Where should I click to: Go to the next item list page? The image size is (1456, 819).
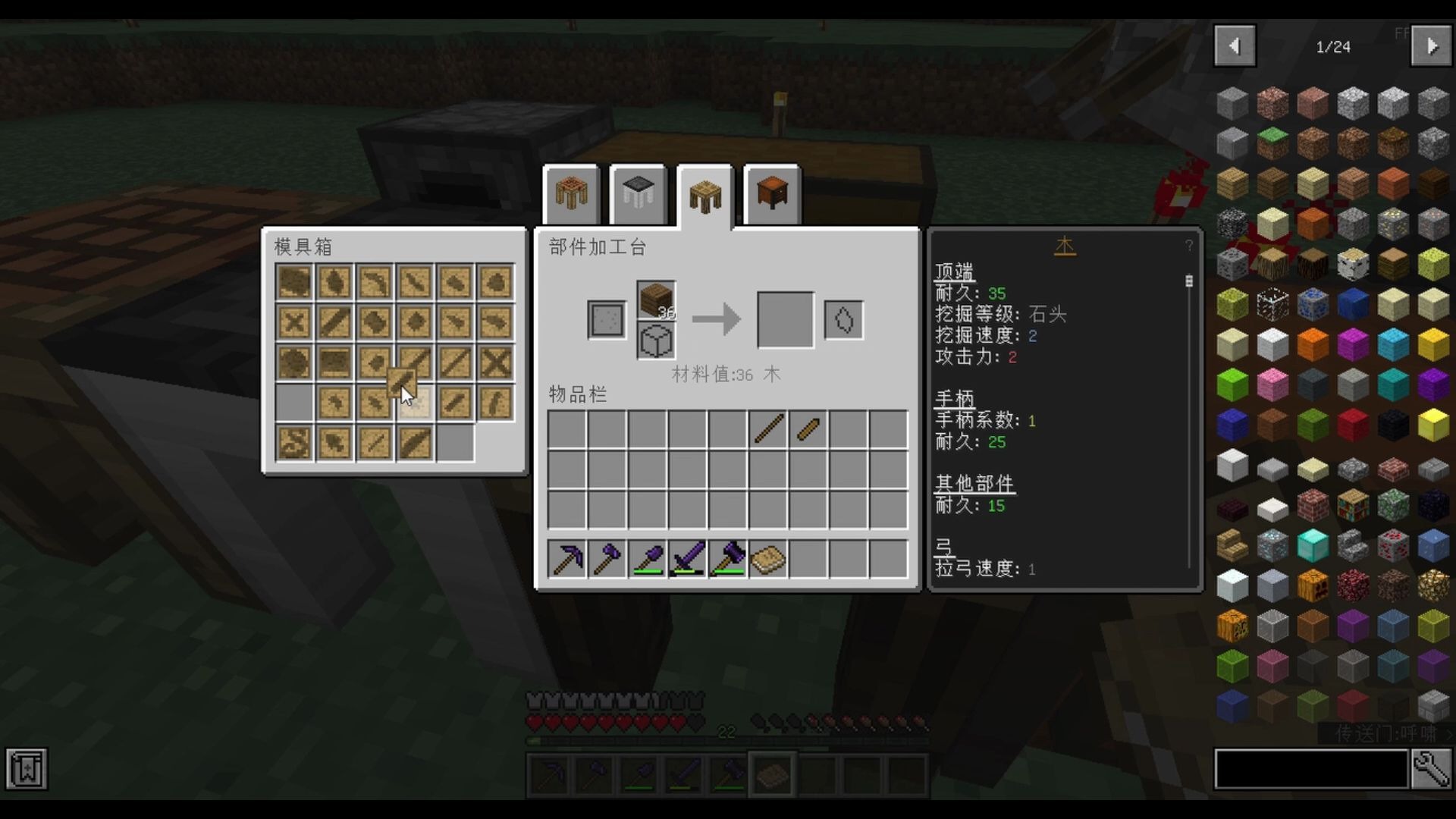pos(1431,46)
